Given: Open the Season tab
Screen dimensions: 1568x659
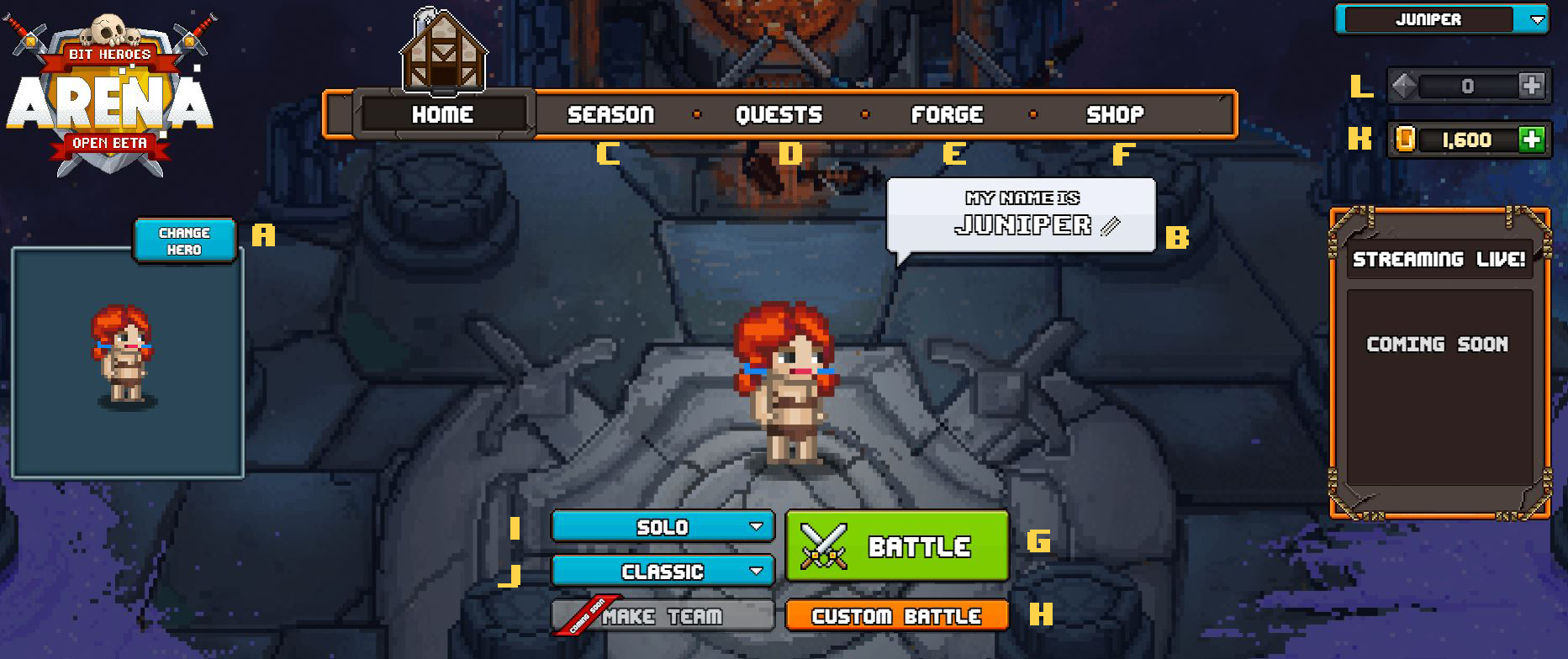Looking at the screenshot, I should pos(610,114).
